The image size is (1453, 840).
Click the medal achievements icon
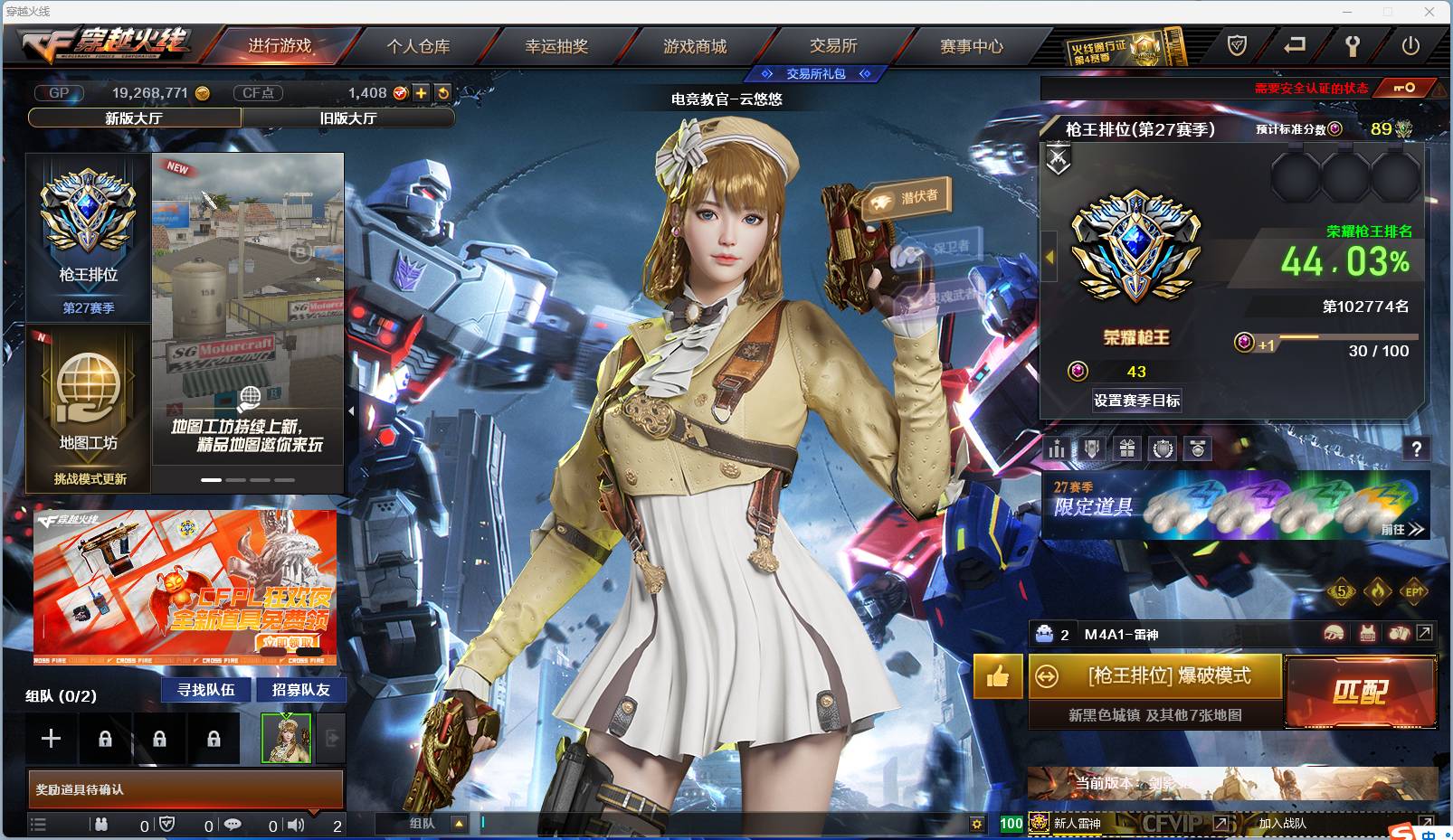[1198, 448]
